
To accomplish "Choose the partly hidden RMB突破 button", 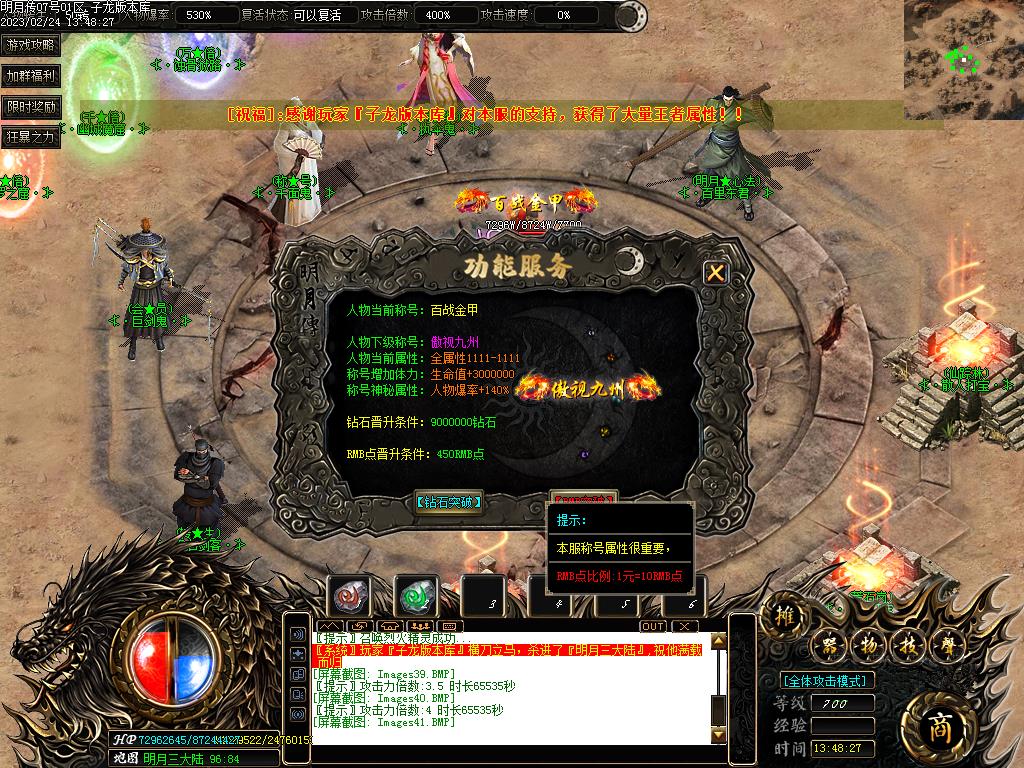I will 584,497.
